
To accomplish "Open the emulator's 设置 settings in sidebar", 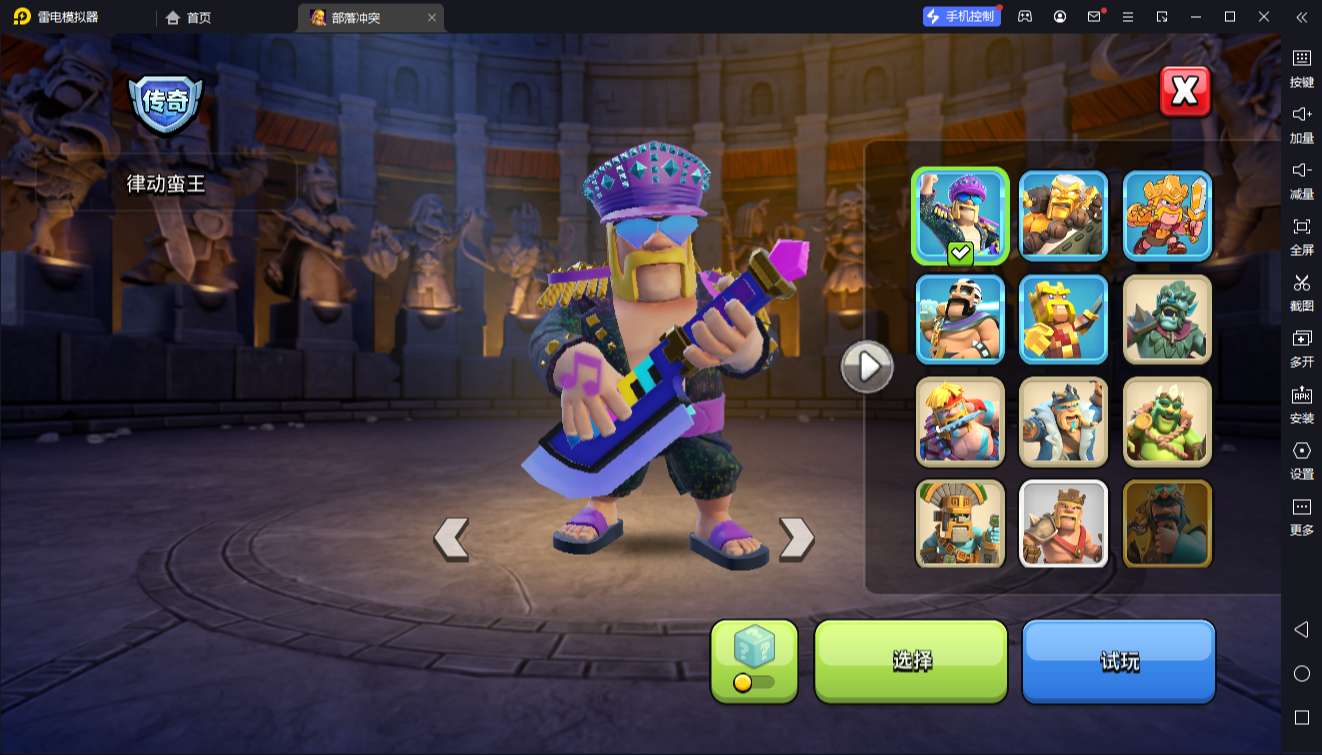I will pyautogui.click(x=1301, y=460).
